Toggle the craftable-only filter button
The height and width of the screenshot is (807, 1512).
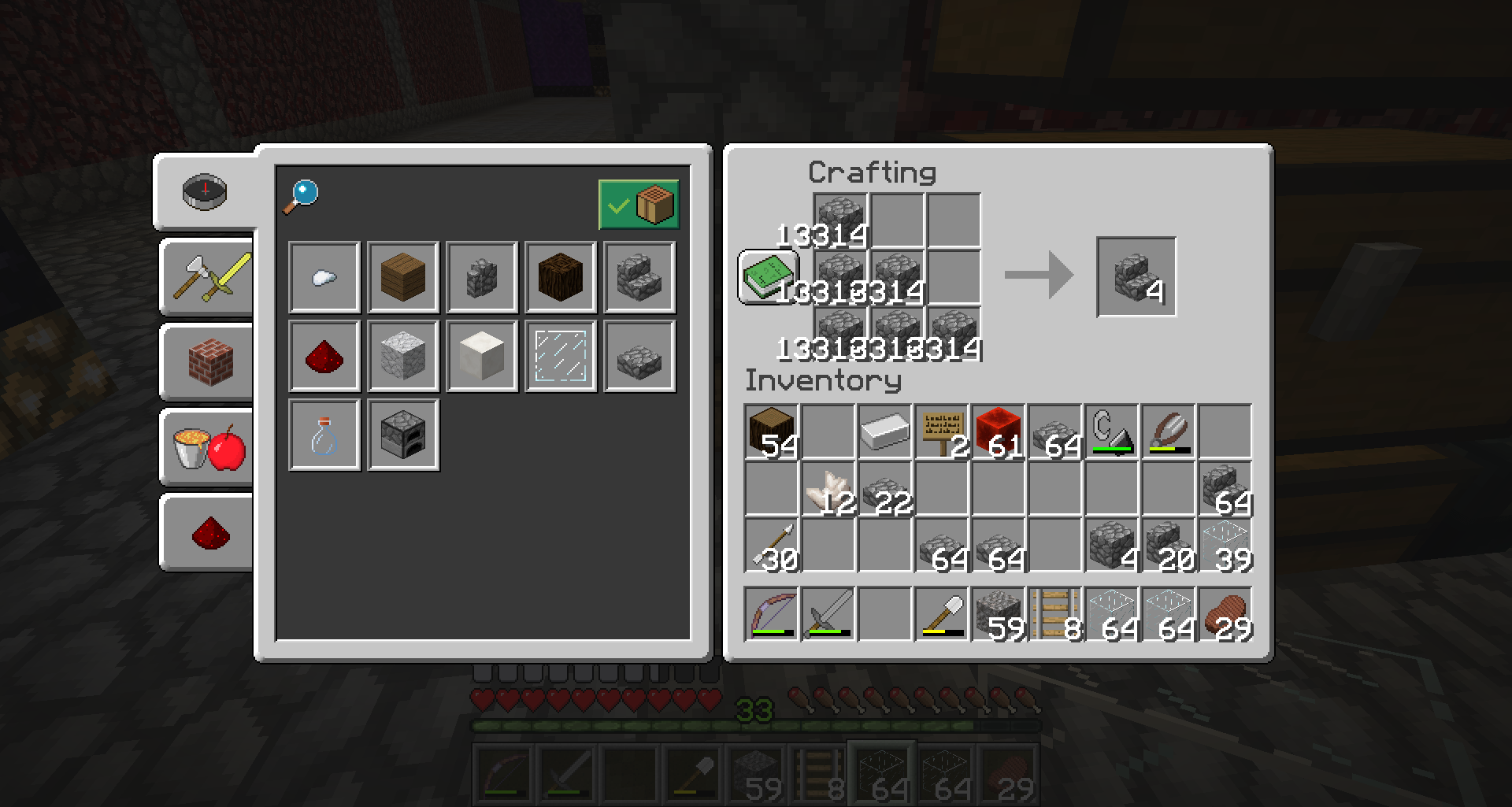(x=638, y=205)
